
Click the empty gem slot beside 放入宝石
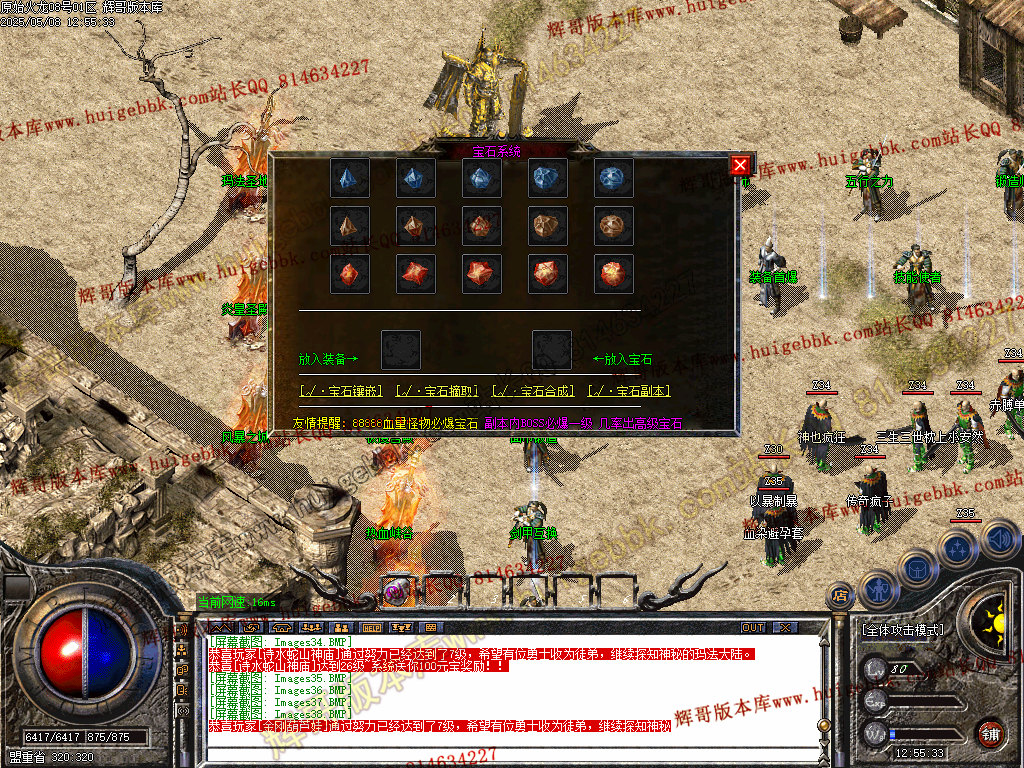552,350
